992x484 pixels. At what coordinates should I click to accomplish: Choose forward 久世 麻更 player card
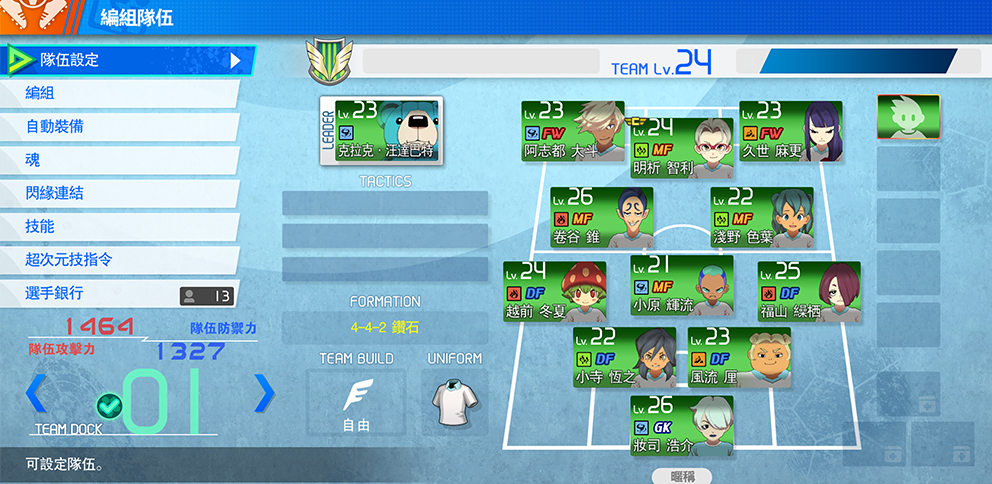pos(790,131)
